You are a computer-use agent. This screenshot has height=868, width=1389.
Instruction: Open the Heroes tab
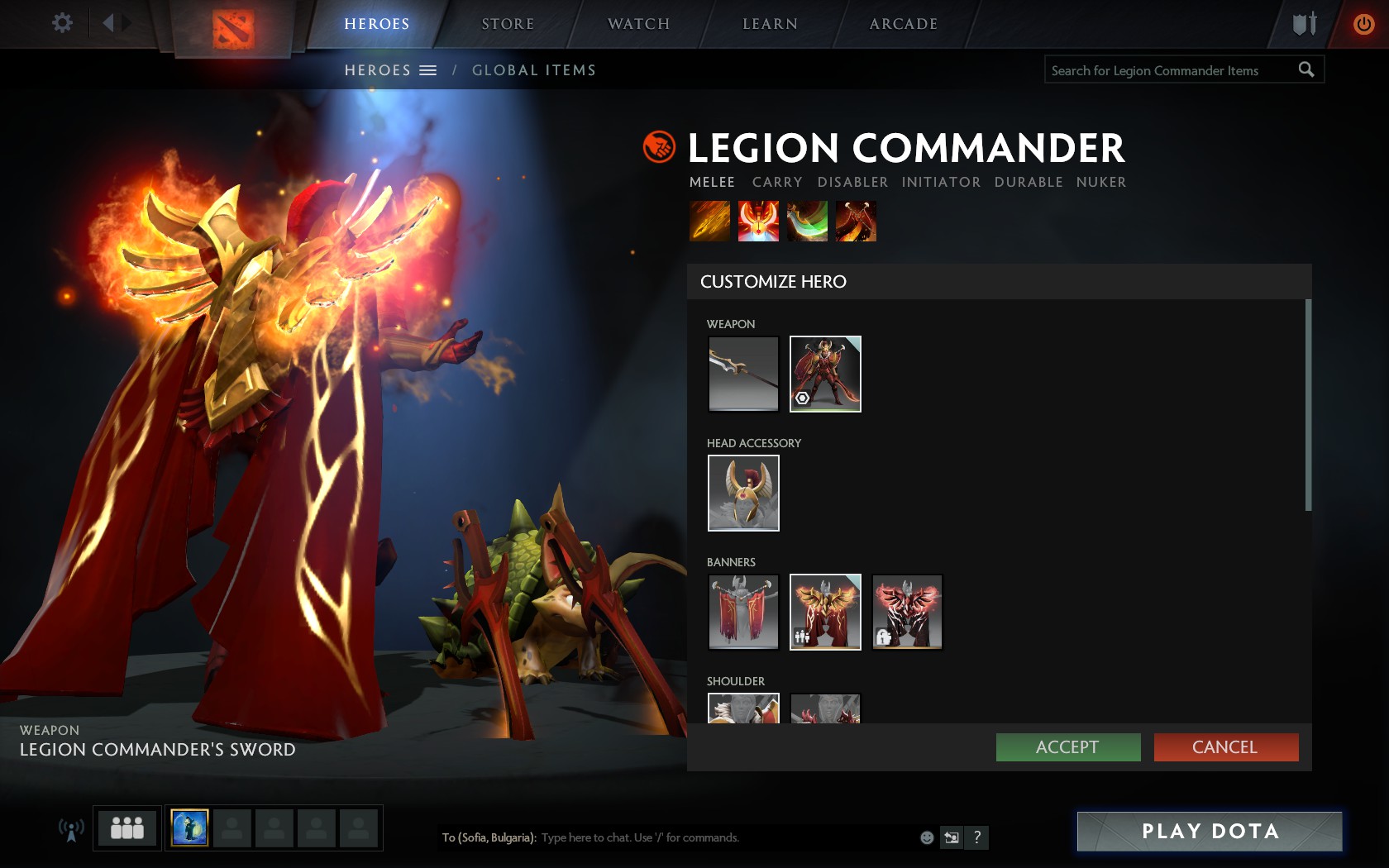coord(376,24)
